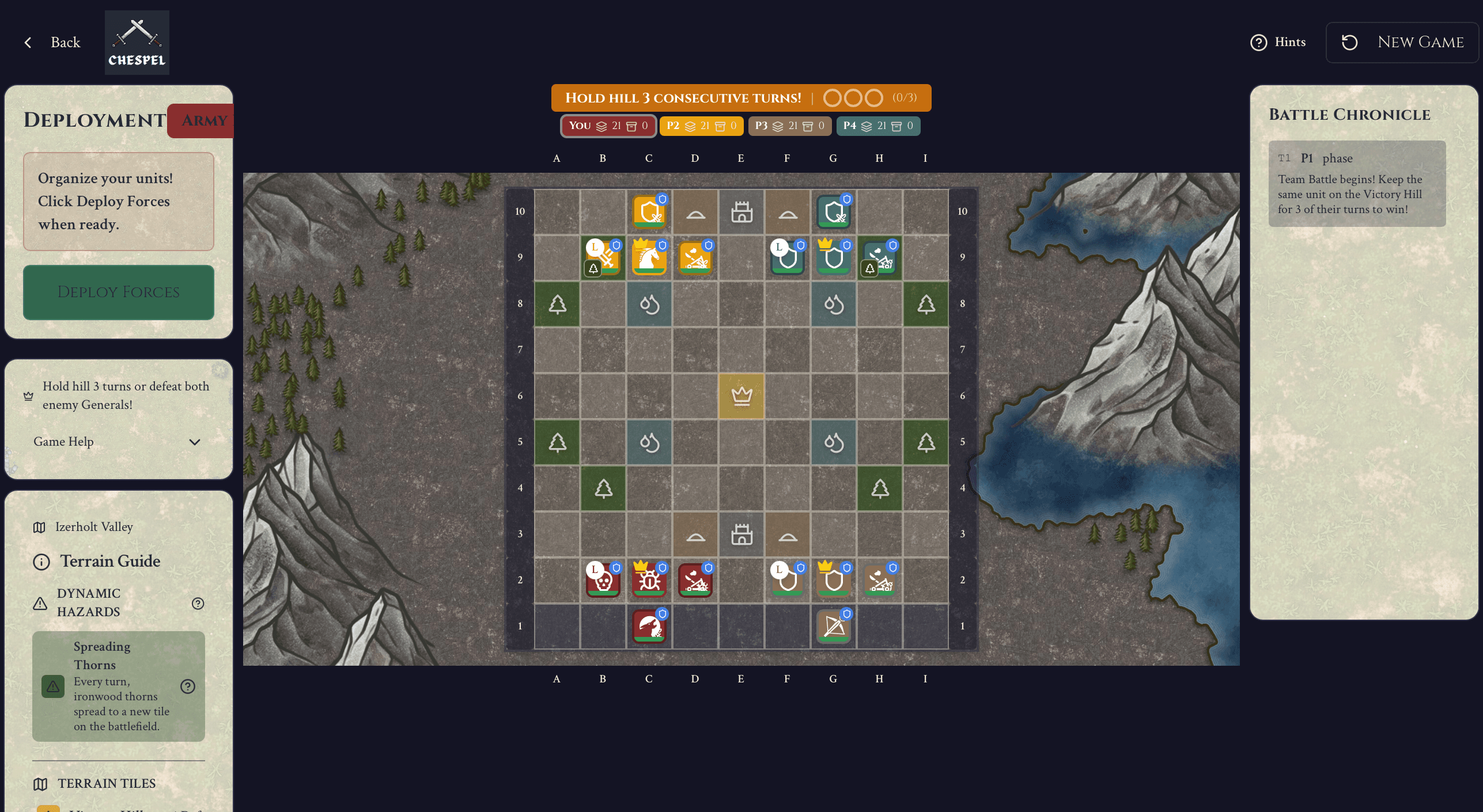Select the P3 player panel
The height and width of the screenshot is (812, 1483).
(789, 126)
